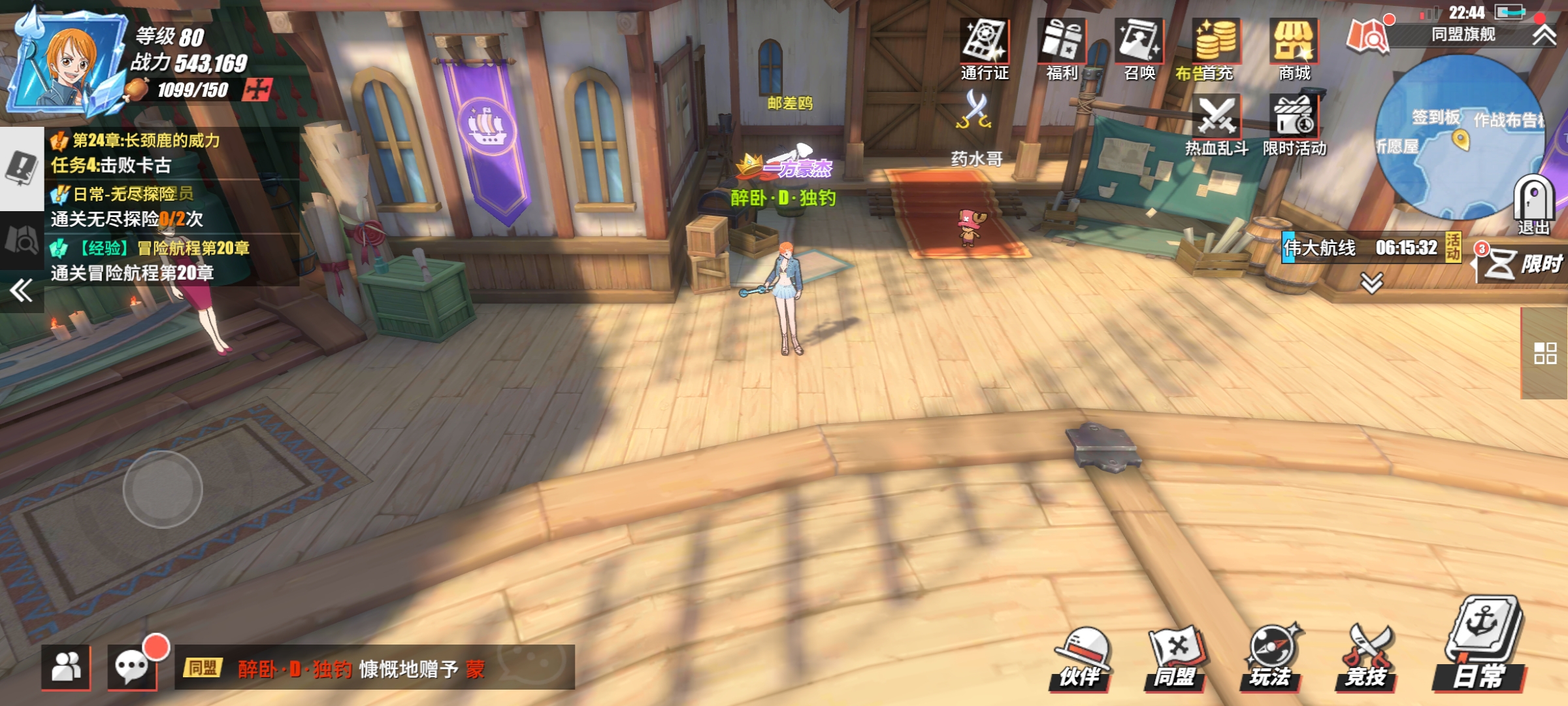This screenshot has height=706, width=1568.
Task: Open 热血乱斗 crossed swords mode
Action: 1217,124
